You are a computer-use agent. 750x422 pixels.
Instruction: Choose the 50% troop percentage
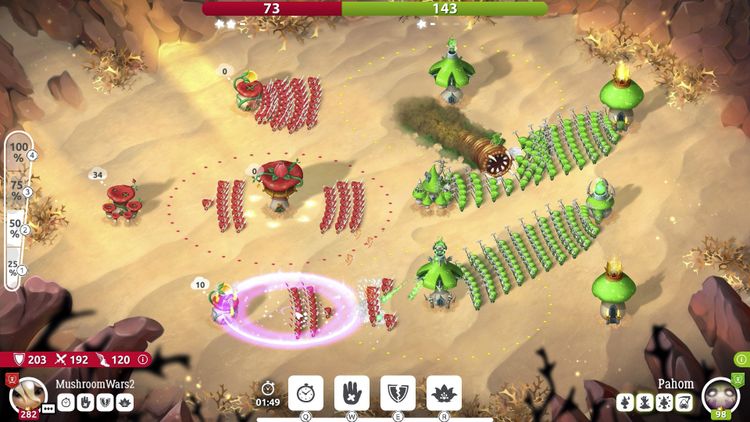[x=16, y=230]
